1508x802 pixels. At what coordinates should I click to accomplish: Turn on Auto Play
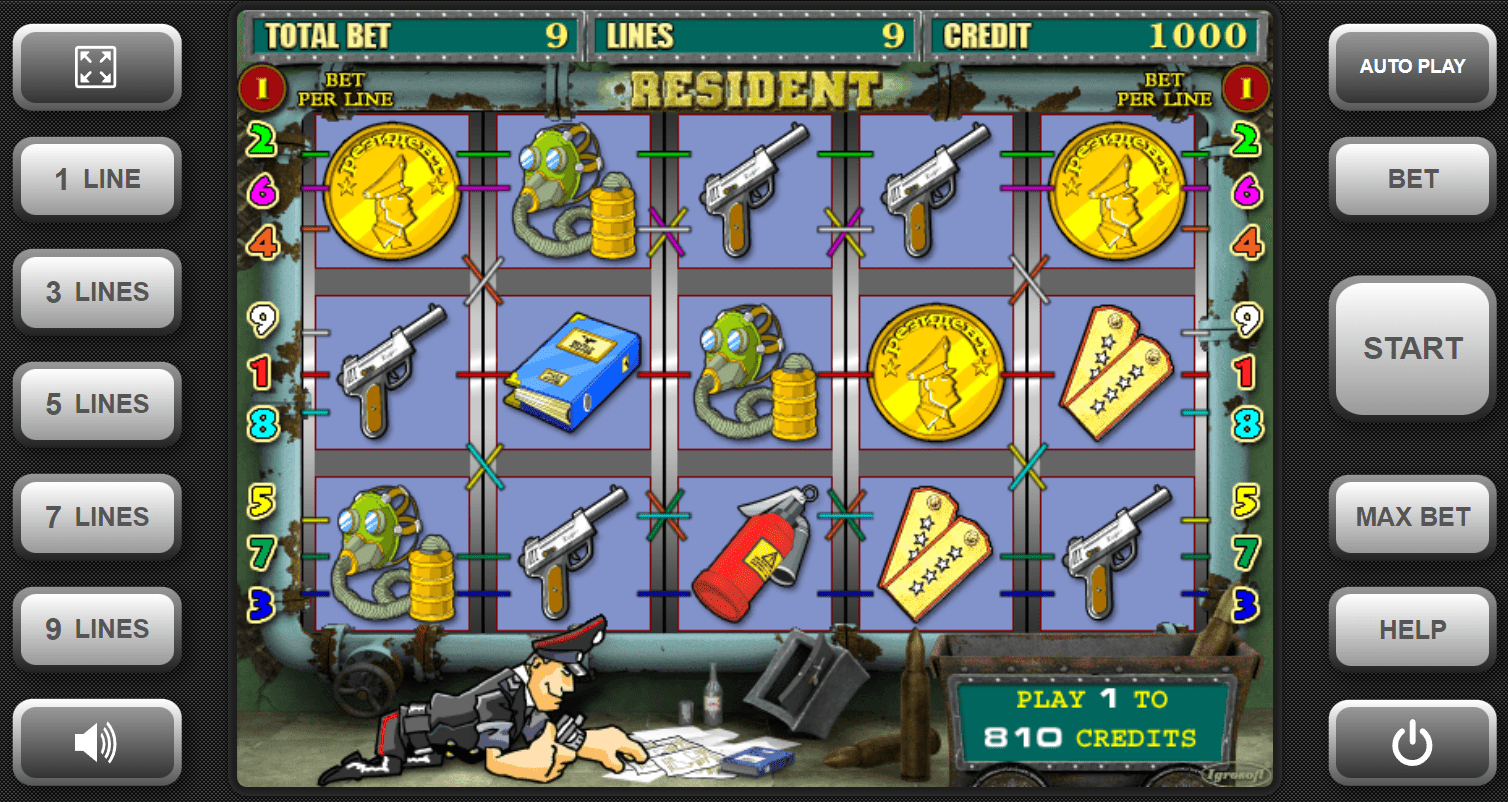[1412, 67]
